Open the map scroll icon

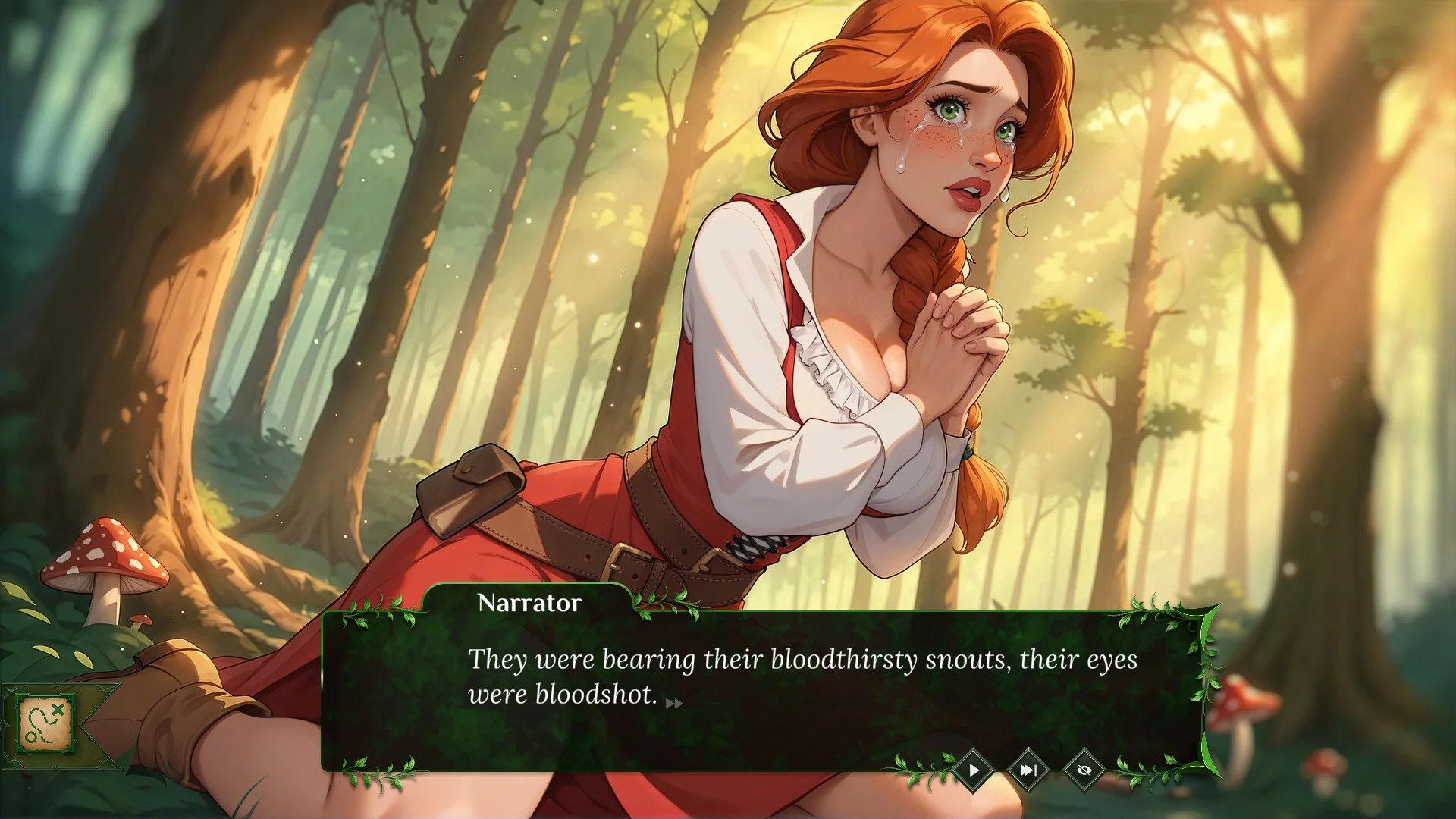click(45, 722)
